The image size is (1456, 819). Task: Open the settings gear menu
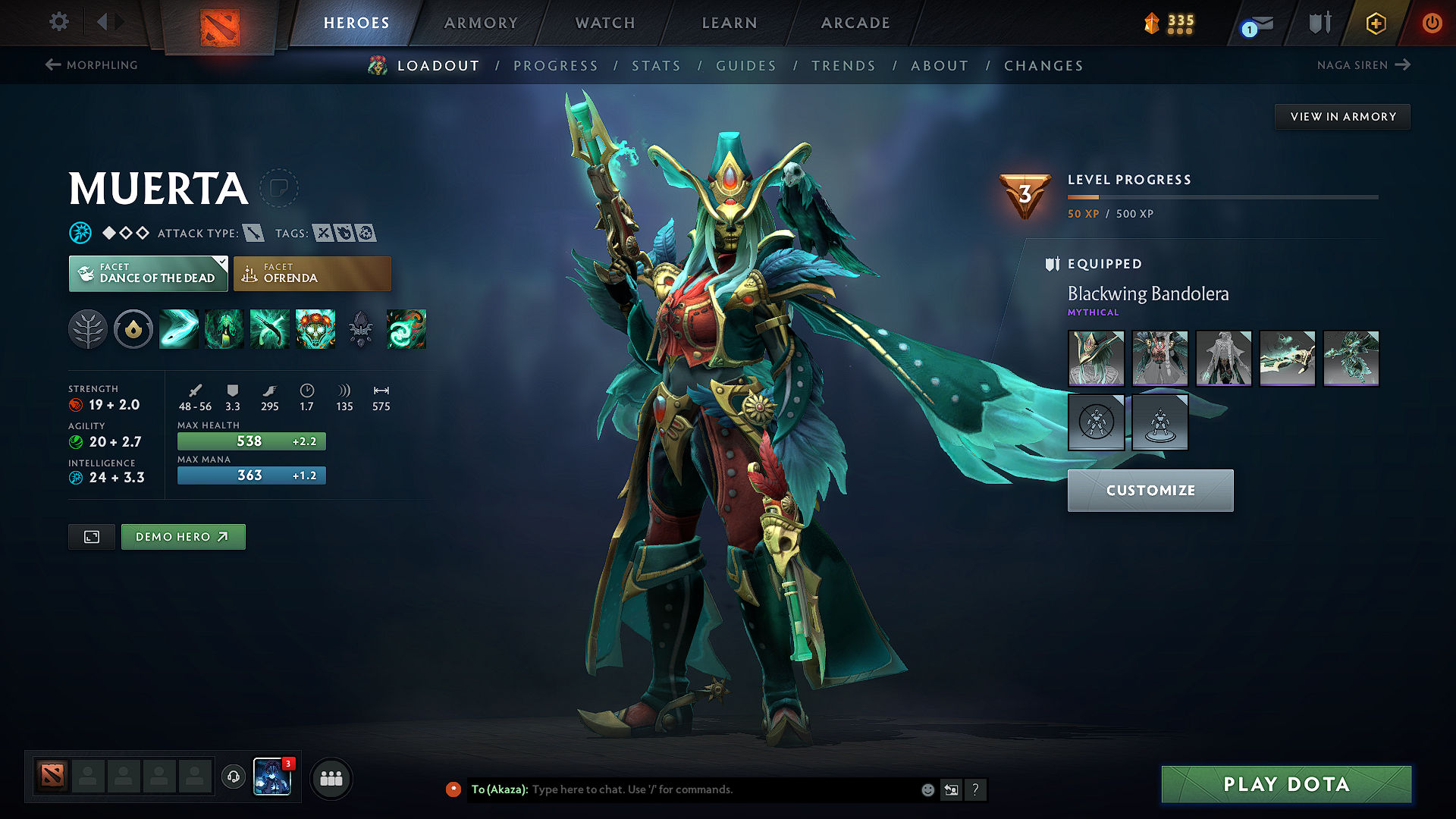[58, 22]
